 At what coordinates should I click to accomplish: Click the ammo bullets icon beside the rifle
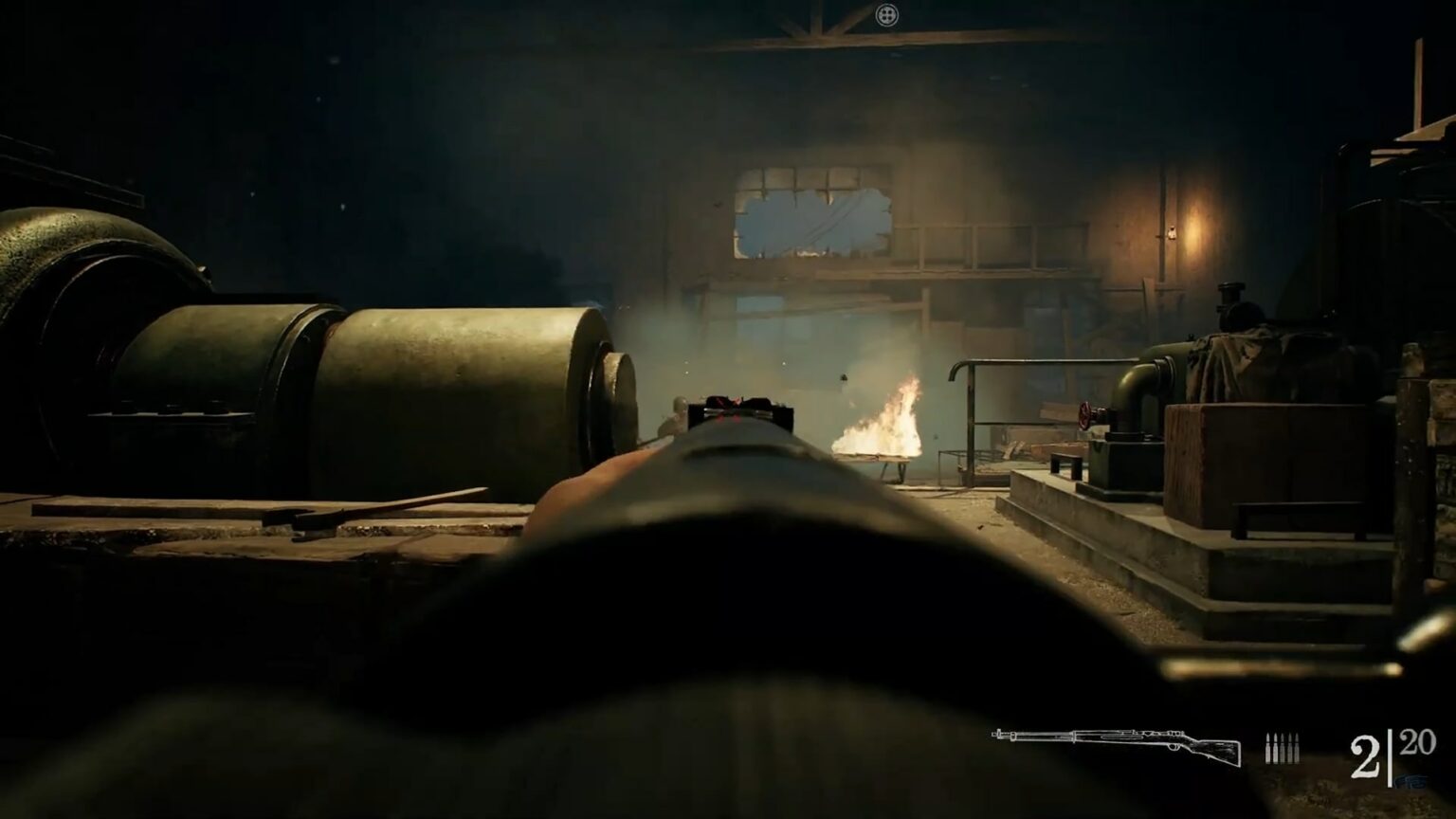pyautogui.click(x=1282, y=747)
